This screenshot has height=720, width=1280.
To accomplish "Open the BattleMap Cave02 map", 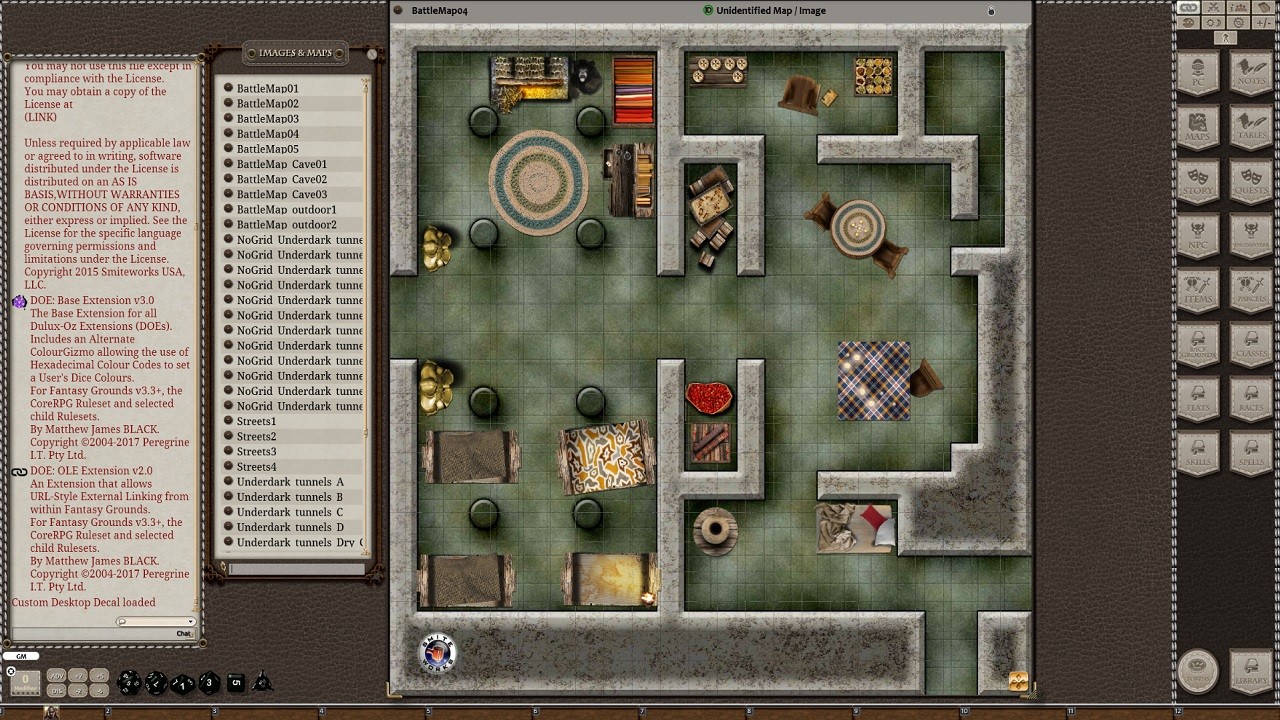I will pyautogui.click(x=281, y=179).
